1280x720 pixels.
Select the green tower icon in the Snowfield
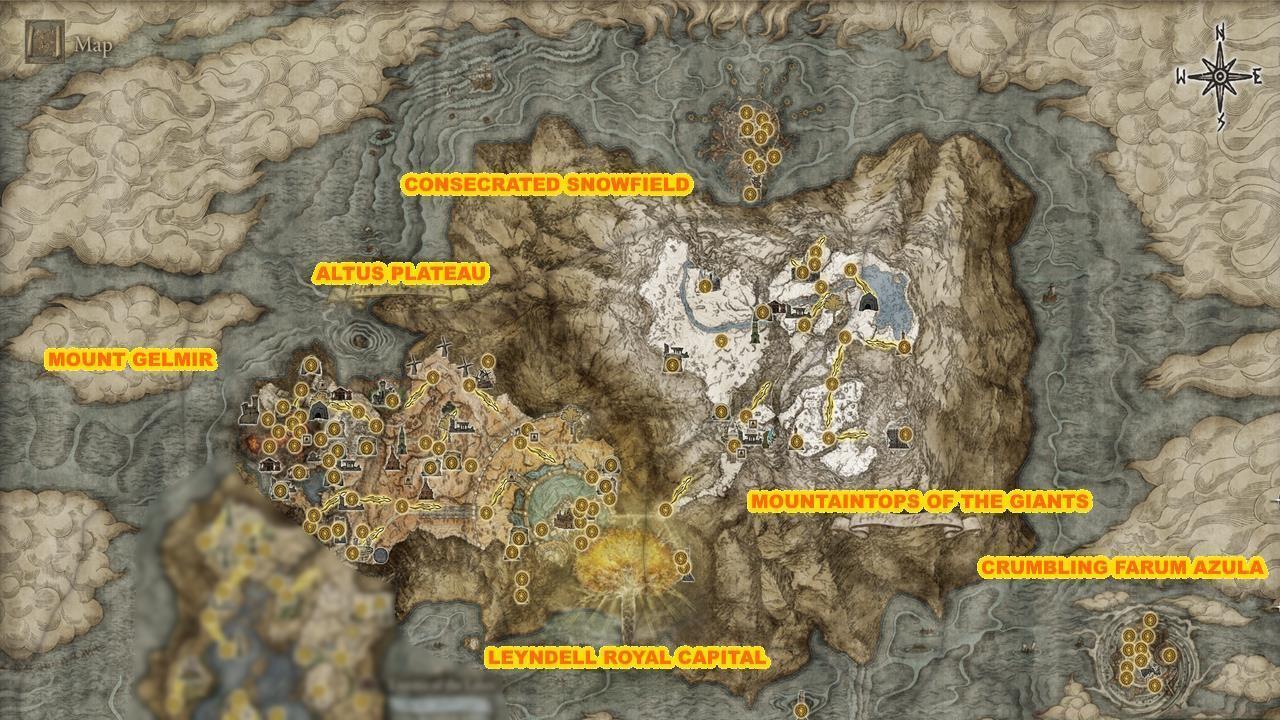click(755, 333)
